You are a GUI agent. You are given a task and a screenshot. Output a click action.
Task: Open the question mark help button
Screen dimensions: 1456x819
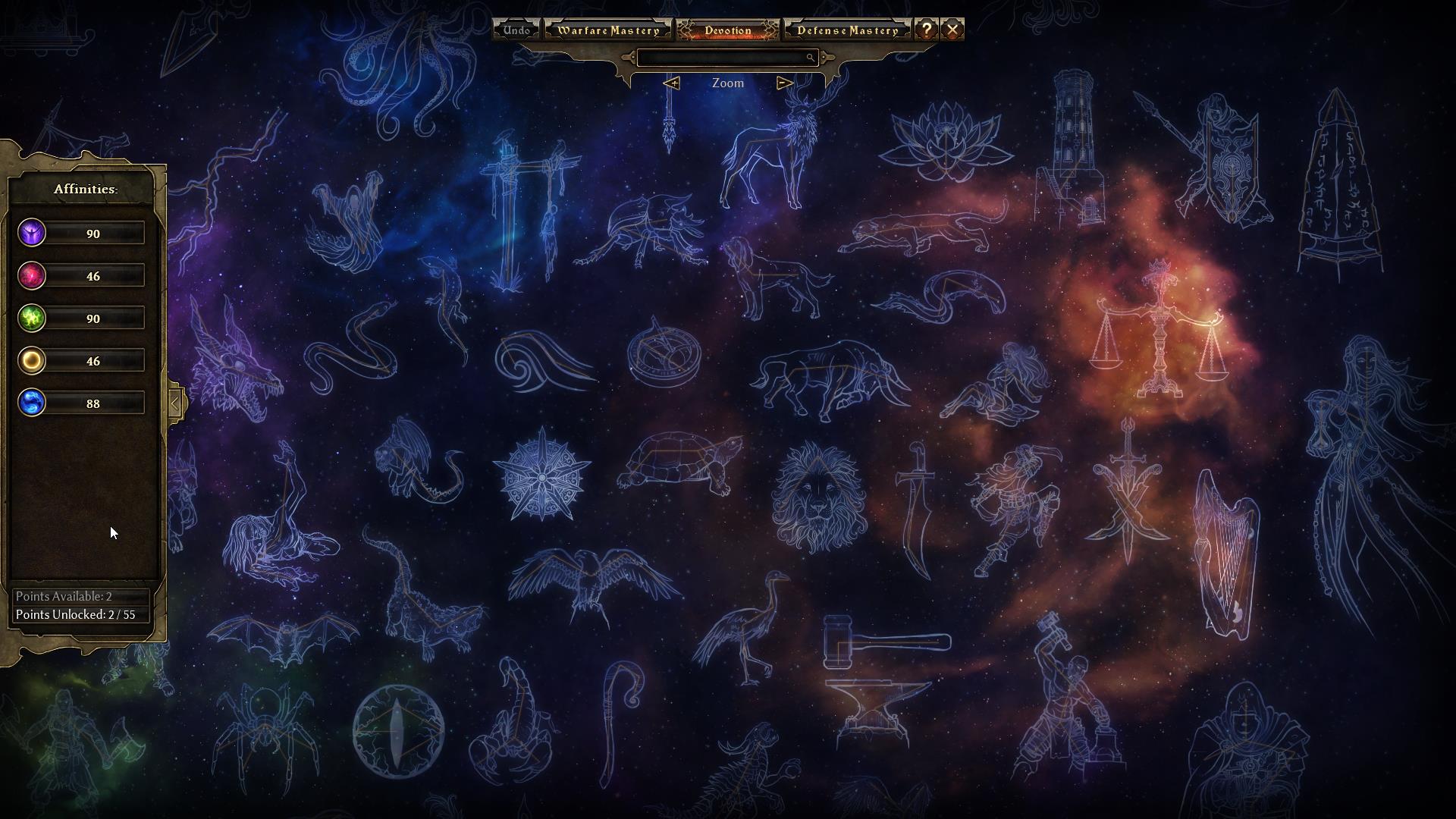tap(926, 30)
